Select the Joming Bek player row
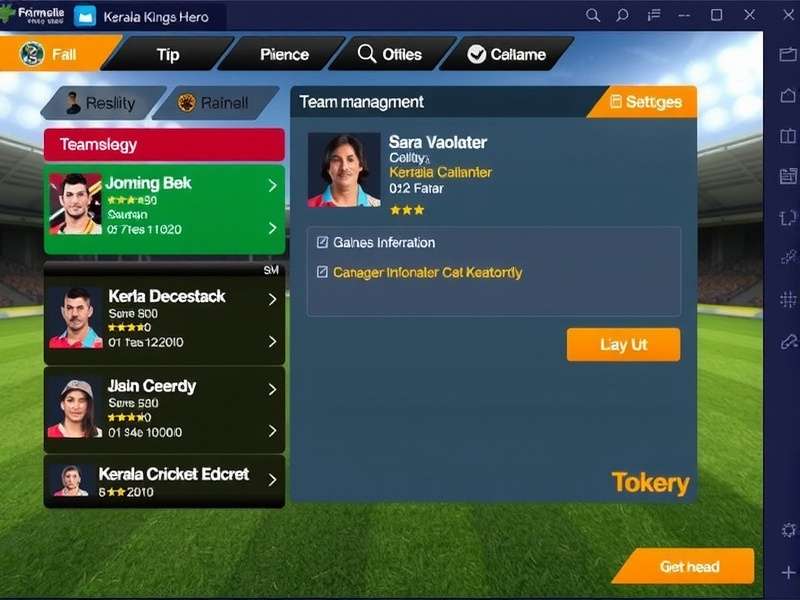Screen dimensions: 800x600 pos(164,208)
